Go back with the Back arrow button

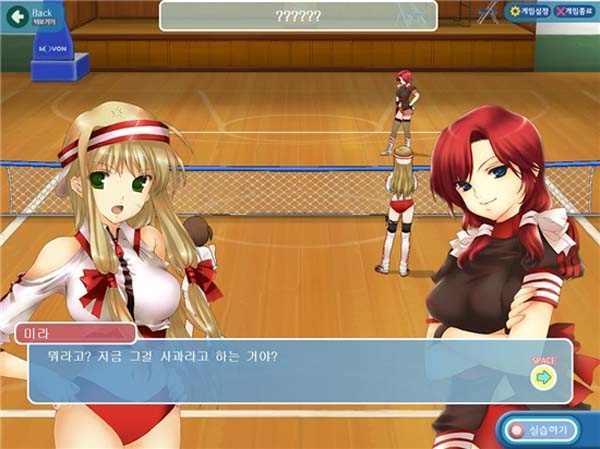coord(16,17)
